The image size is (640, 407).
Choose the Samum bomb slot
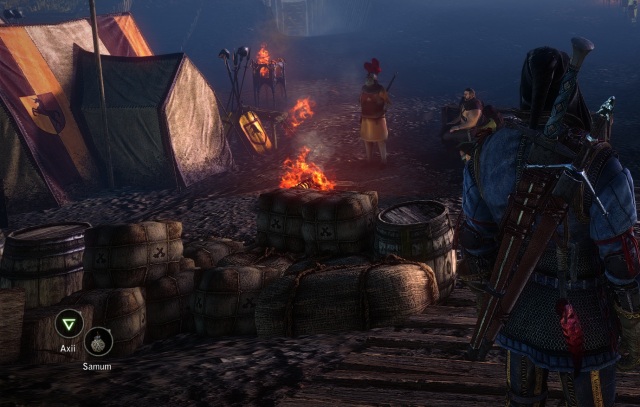coord(98,342)
